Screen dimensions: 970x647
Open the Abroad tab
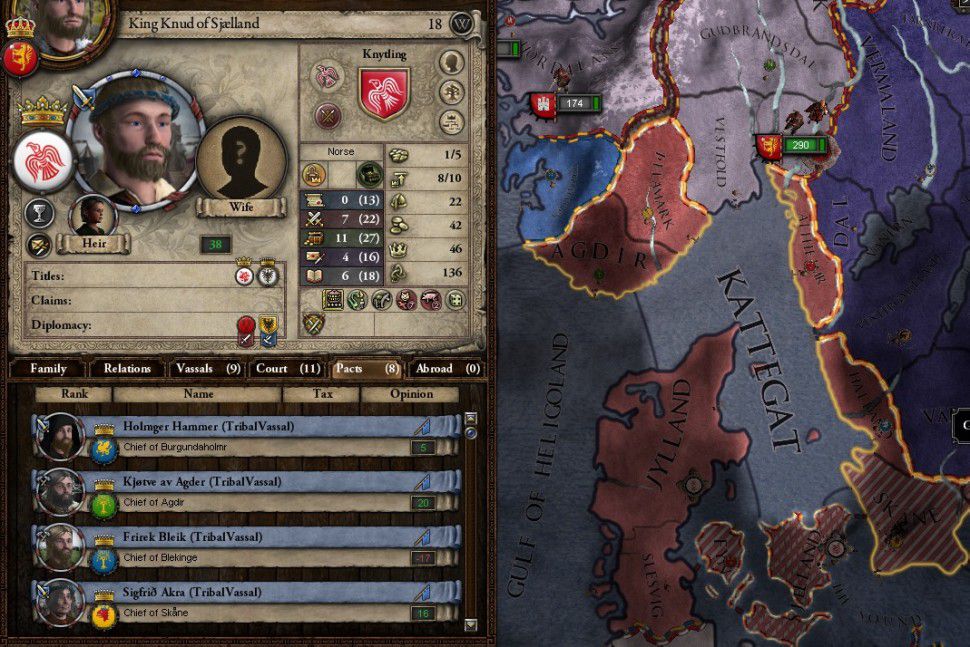coord(445,368)
